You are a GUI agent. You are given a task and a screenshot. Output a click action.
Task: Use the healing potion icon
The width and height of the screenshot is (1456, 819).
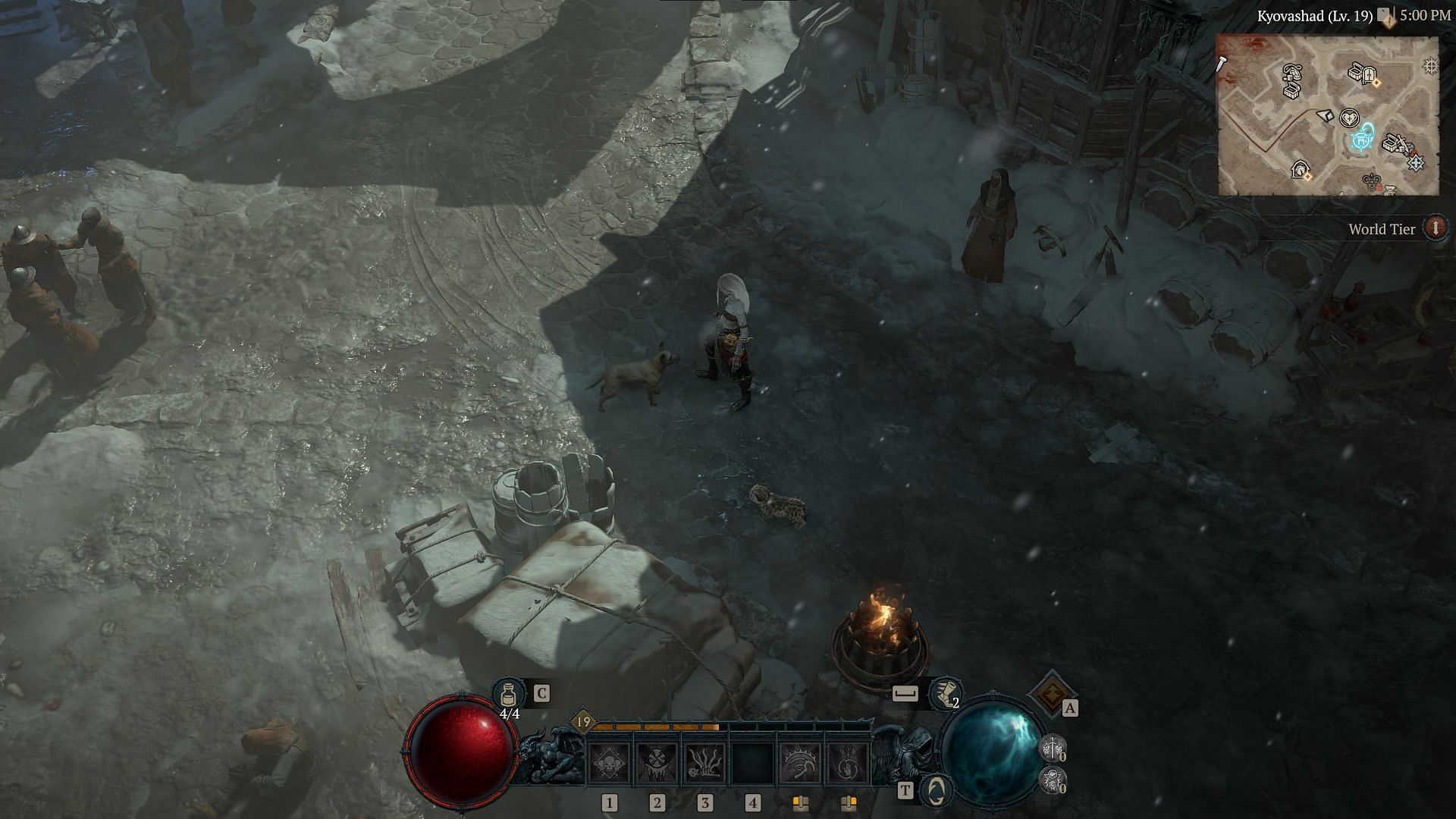(x=507, y=693)
